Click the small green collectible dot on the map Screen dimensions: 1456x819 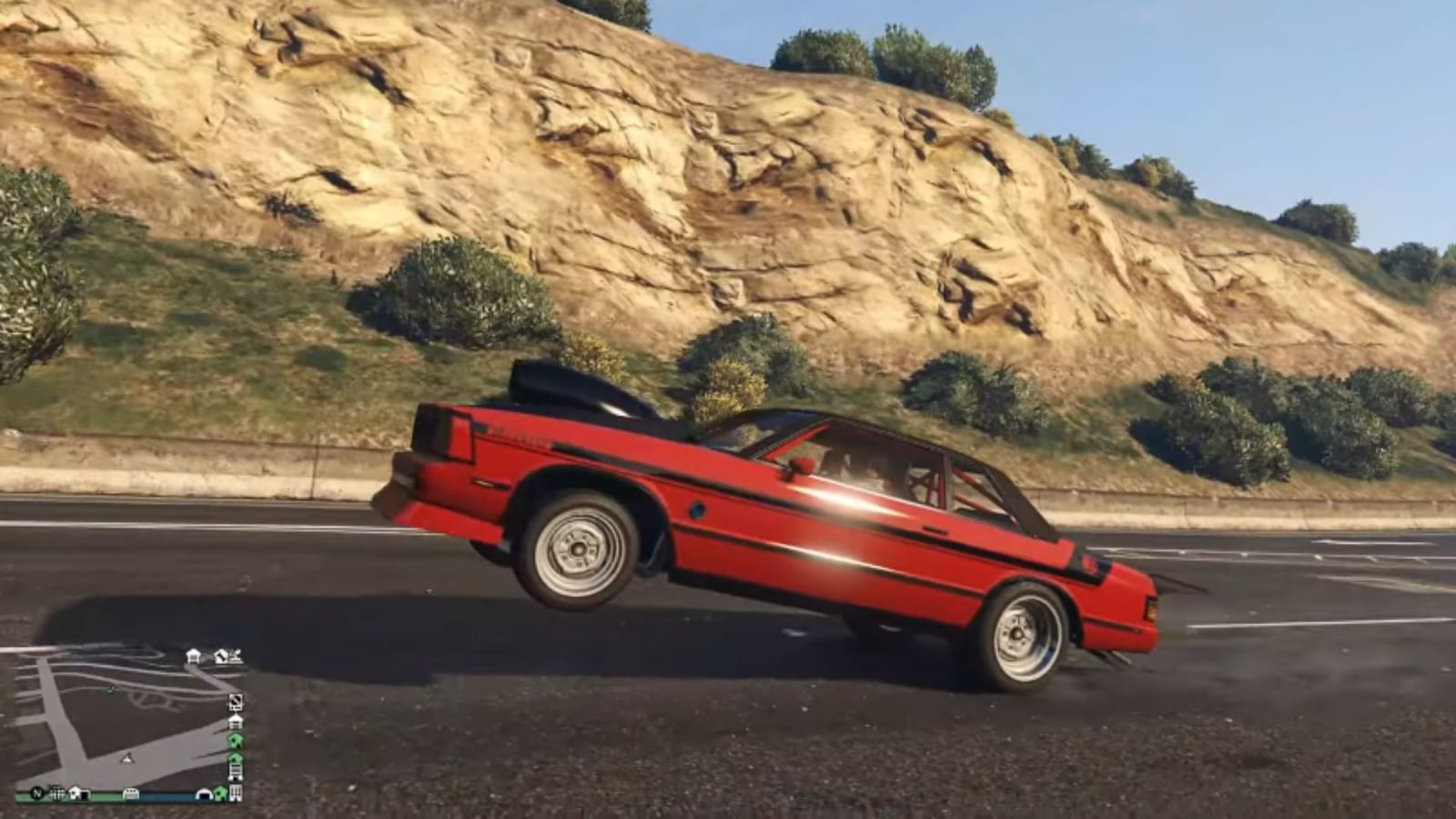[x=109, y=691]
